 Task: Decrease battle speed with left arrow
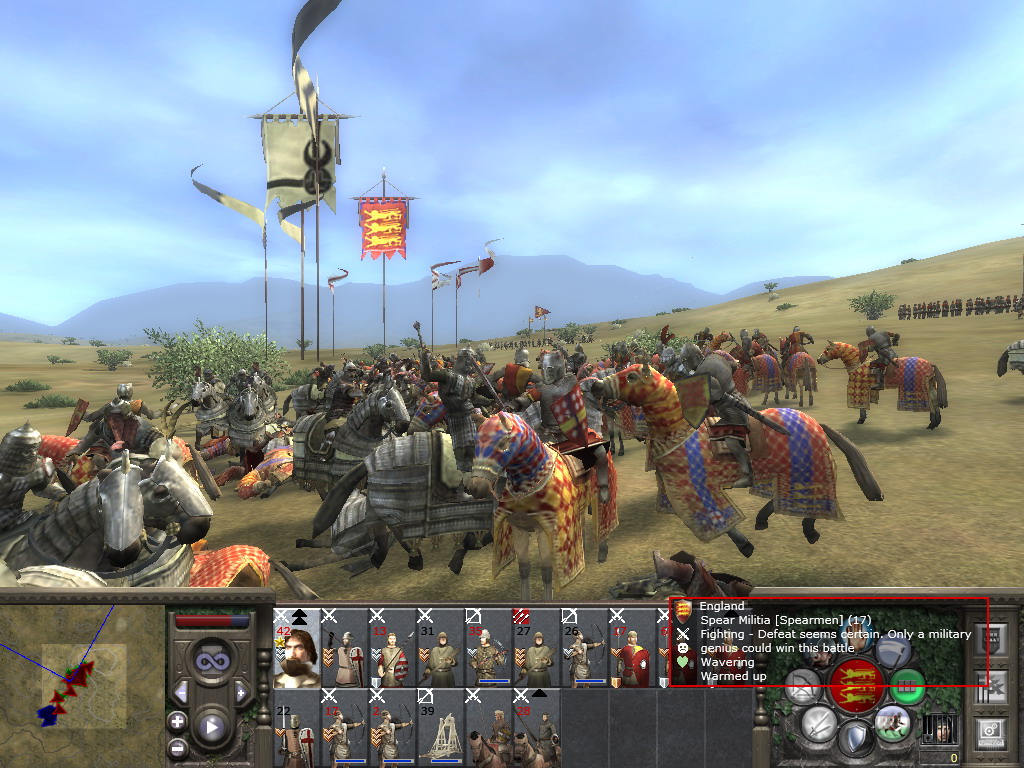pyautogui.click(x=181, y=692)
